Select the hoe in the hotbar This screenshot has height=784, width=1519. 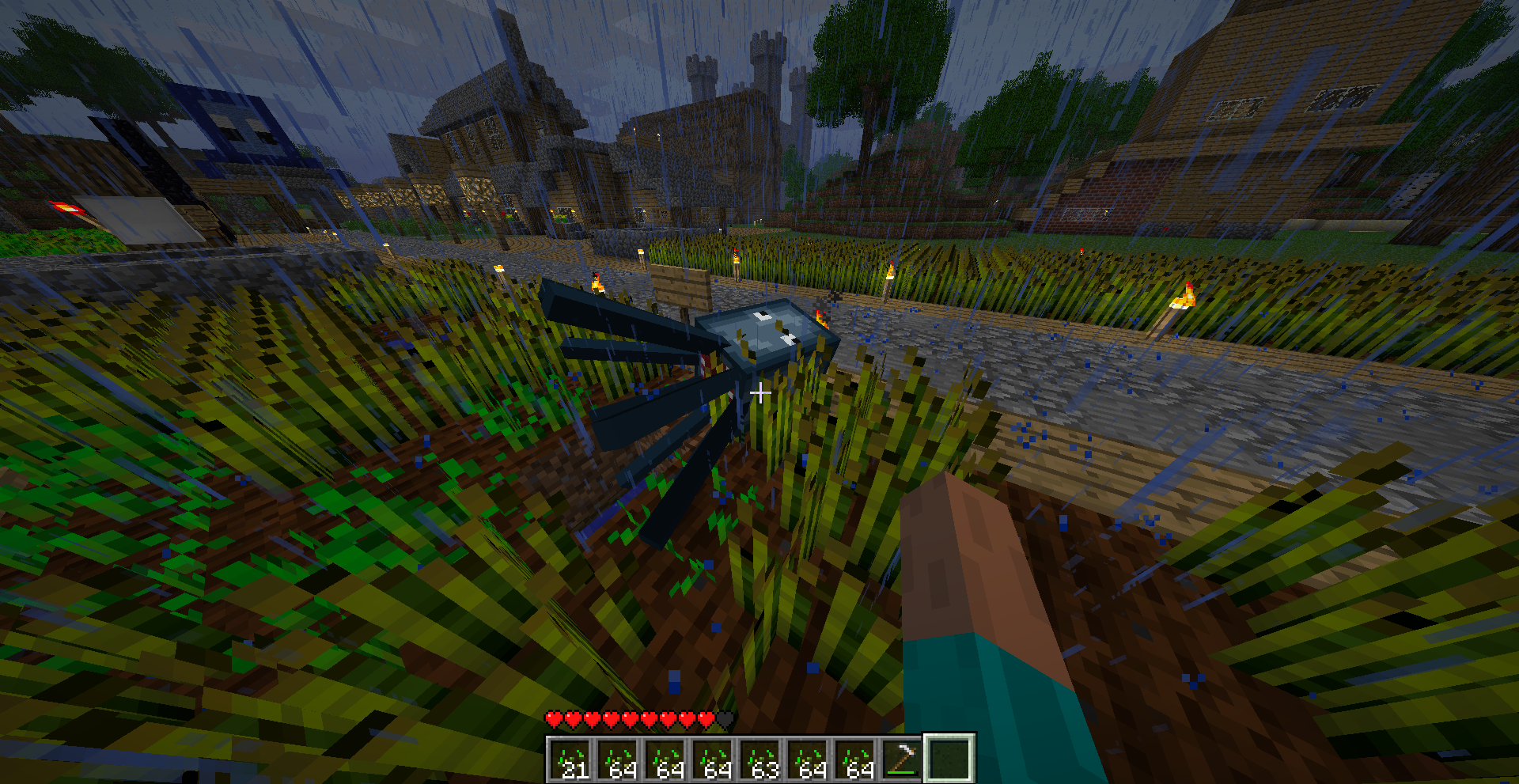(901, 759)
